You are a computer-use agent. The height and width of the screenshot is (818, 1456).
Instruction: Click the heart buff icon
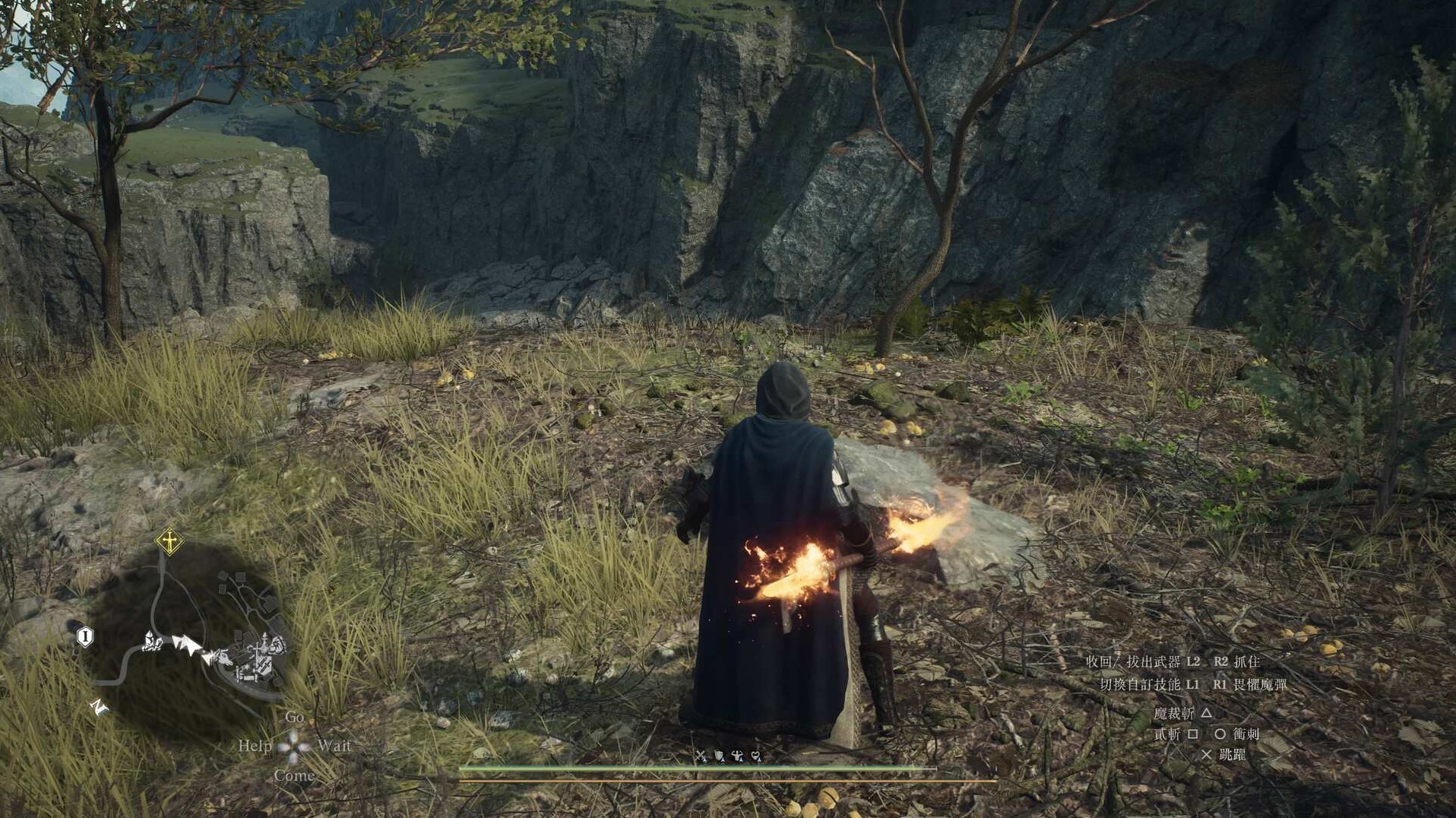point(756,756)
